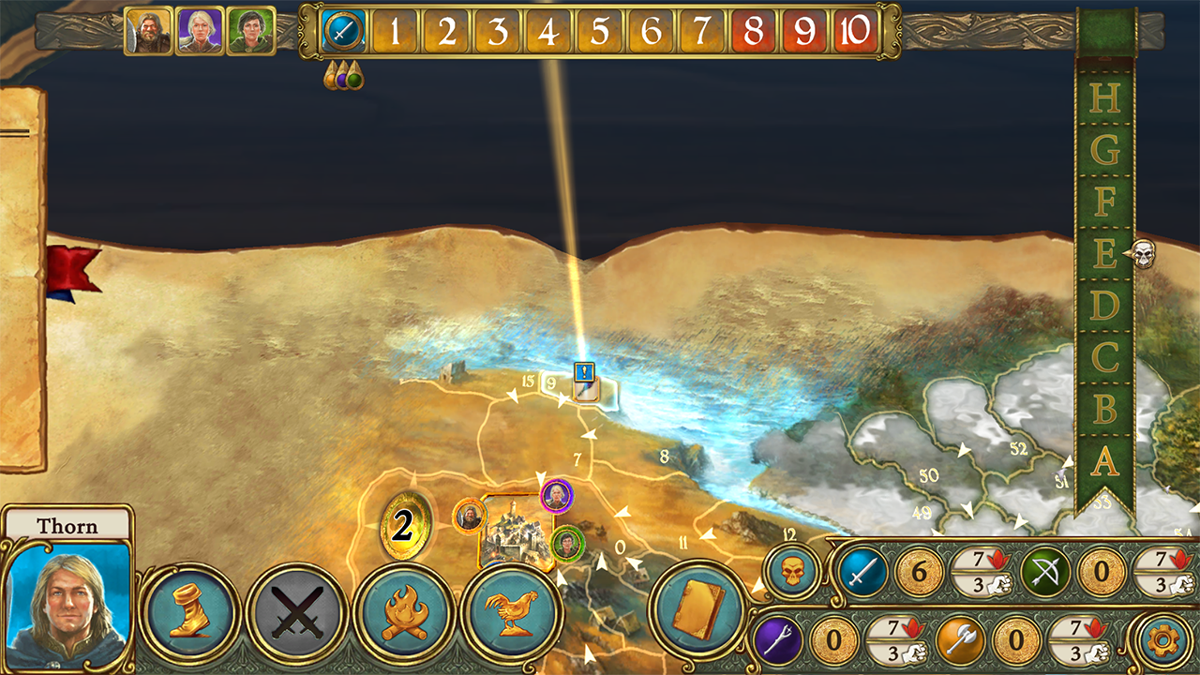Click letter A on the legend banner
The image size is (1200, 675).
[x=1104, y=461]
